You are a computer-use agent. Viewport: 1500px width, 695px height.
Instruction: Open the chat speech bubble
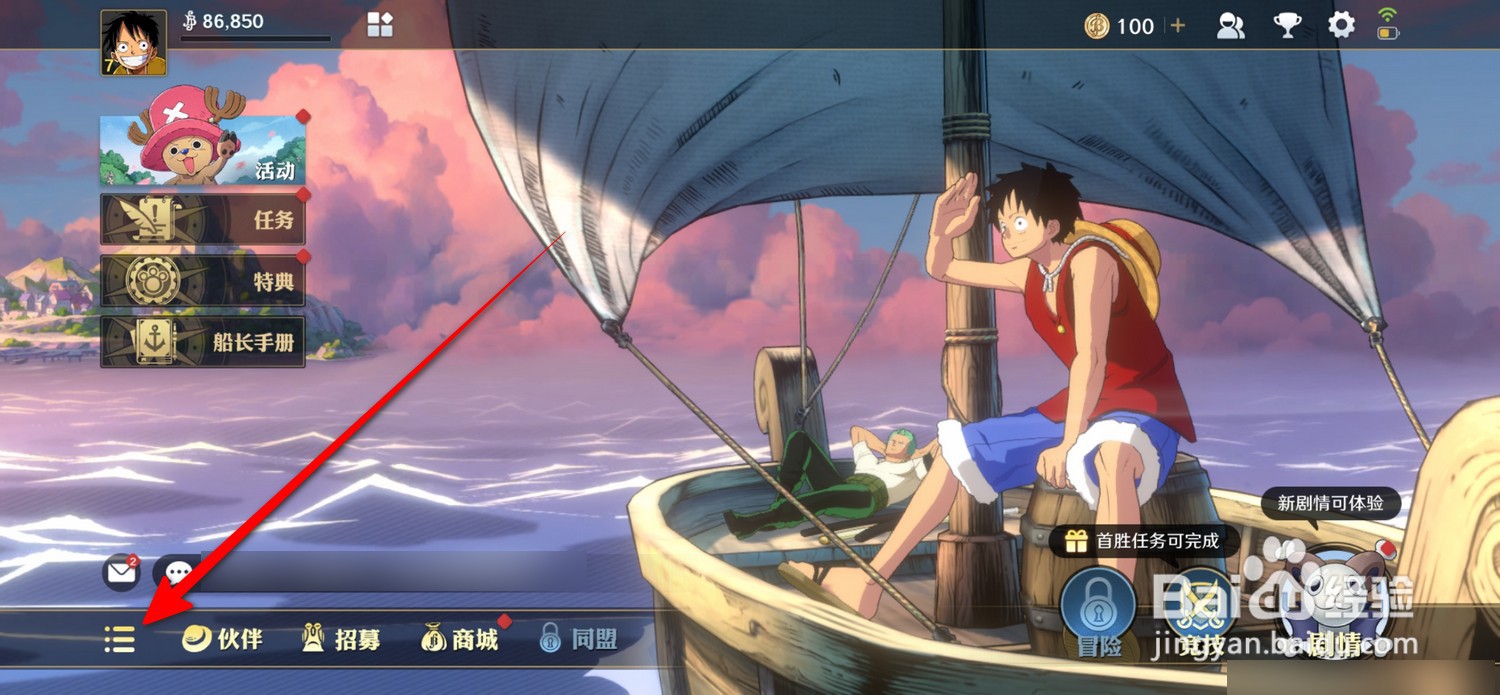(178, 573)
